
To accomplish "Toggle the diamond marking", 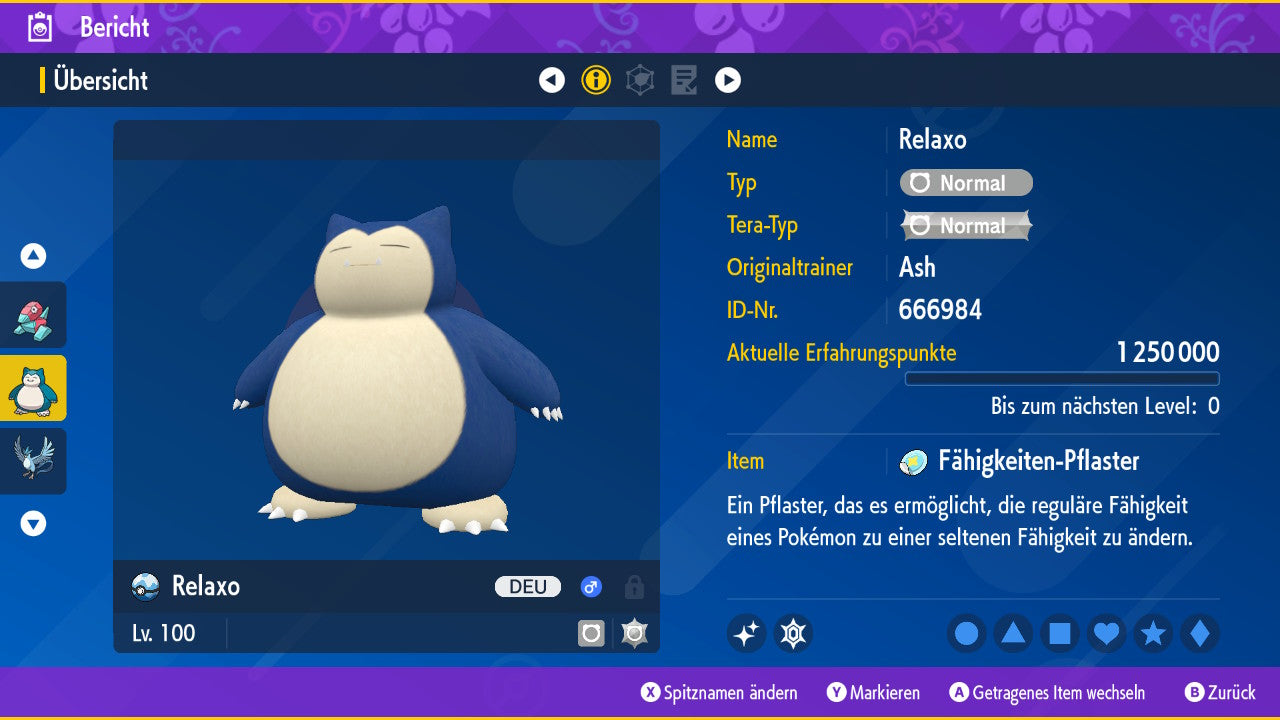I will [x=1199, y=633].
